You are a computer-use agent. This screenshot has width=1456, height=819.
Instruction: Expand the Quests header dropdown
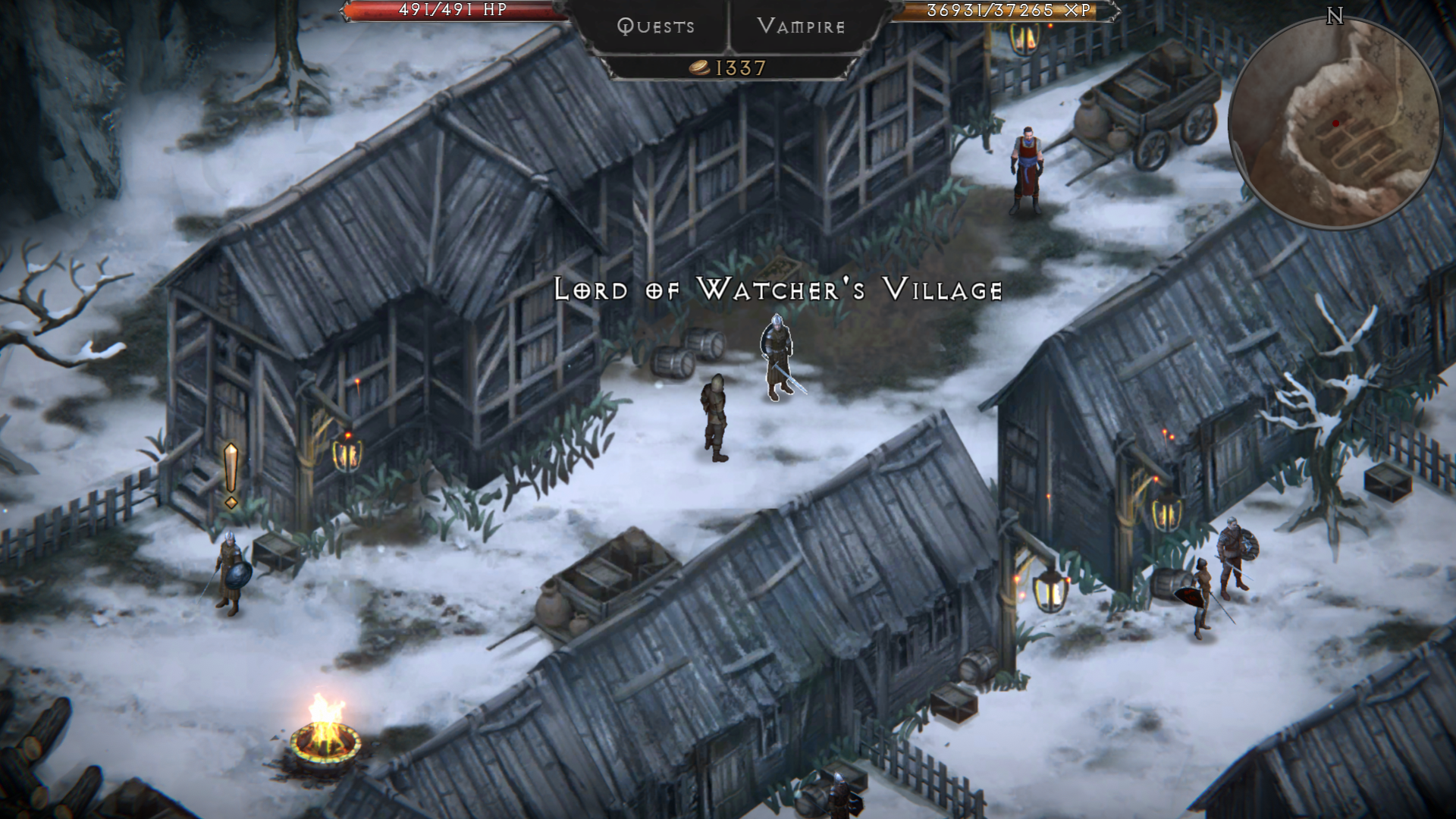[x=655, y=27]
